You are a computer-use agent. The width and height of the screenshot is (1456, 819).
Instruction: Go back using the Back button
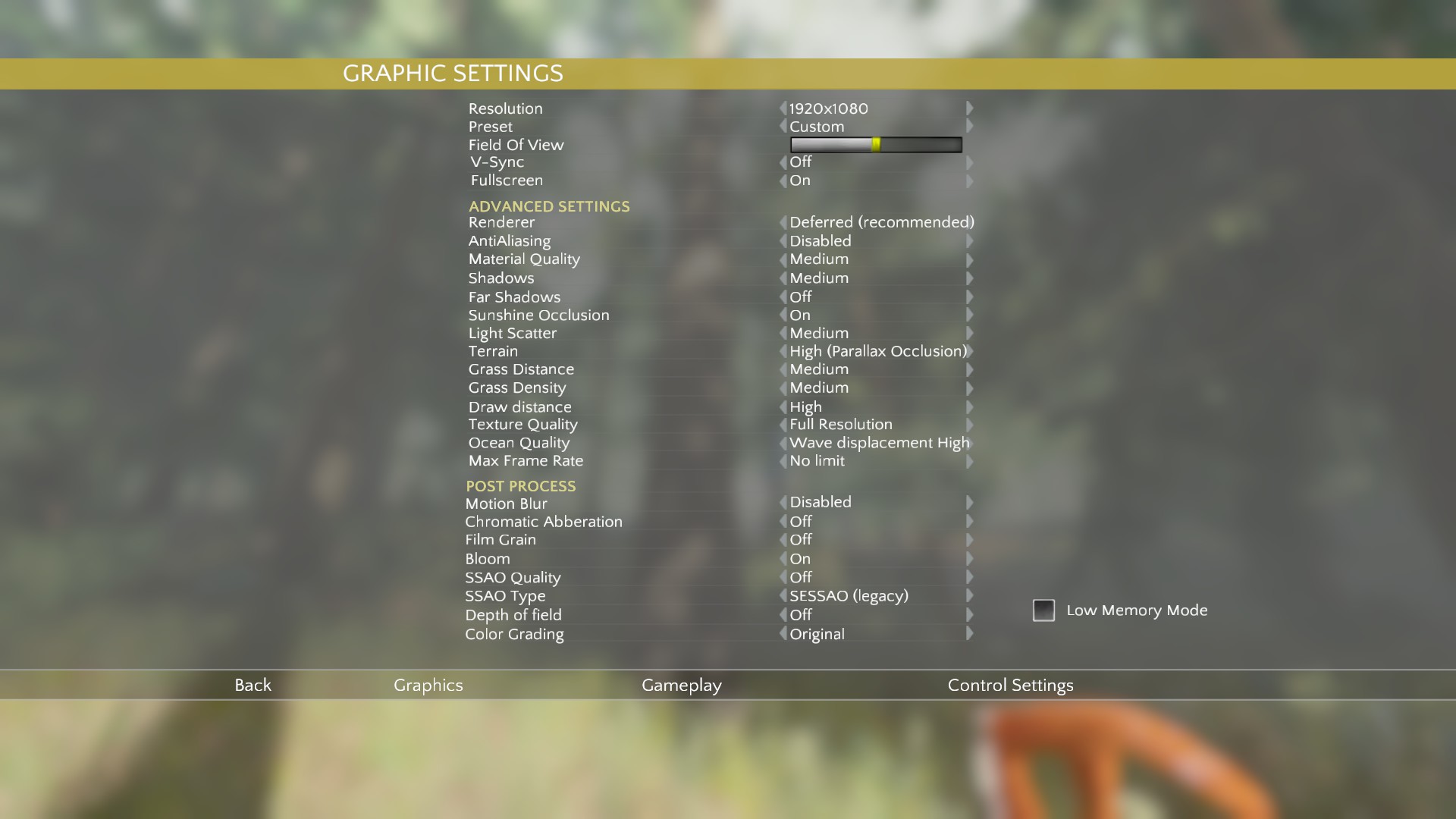pyautogui.click(x=253, y=685)
